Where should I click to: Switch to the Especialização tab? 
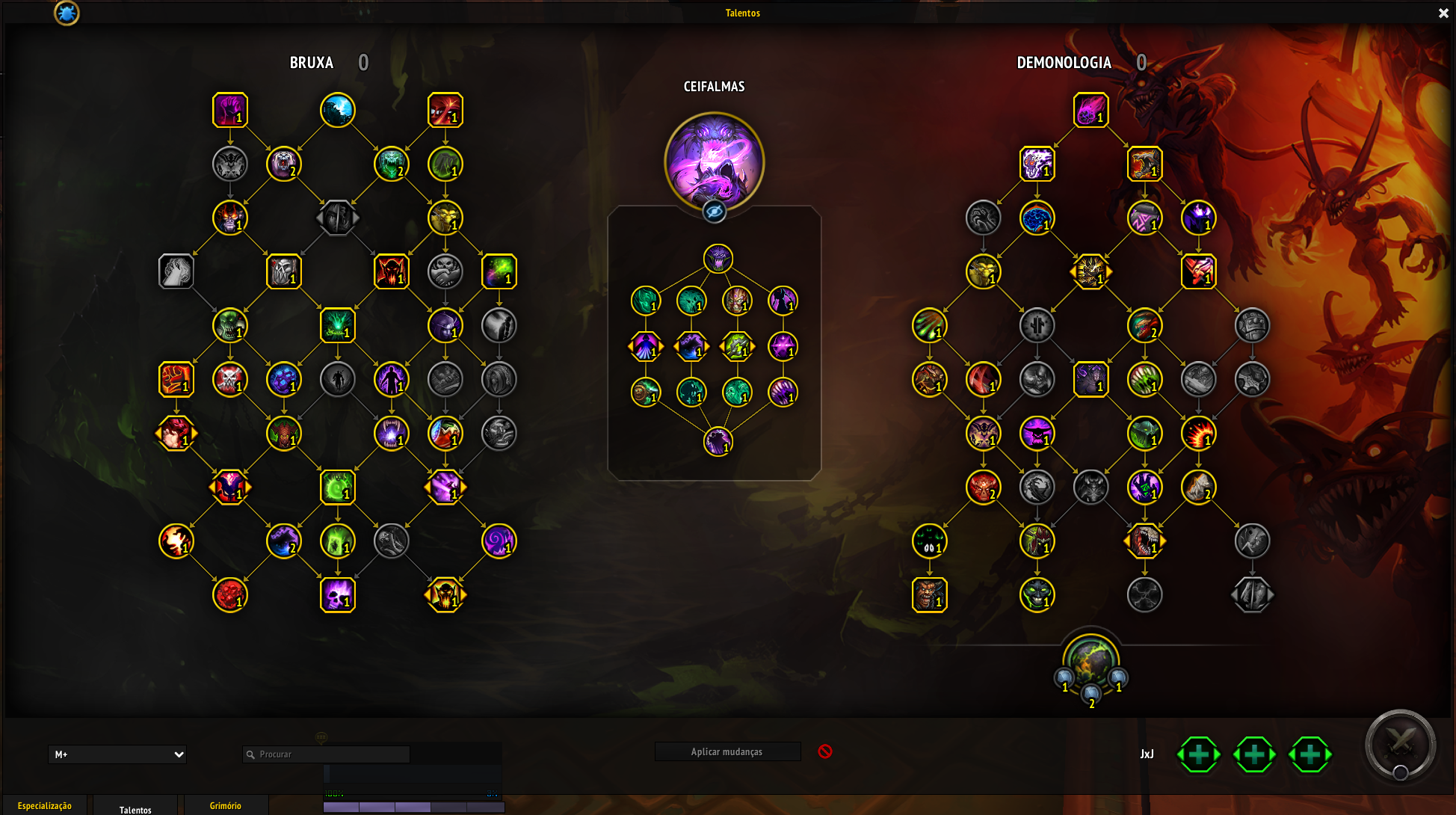[45, 805]
